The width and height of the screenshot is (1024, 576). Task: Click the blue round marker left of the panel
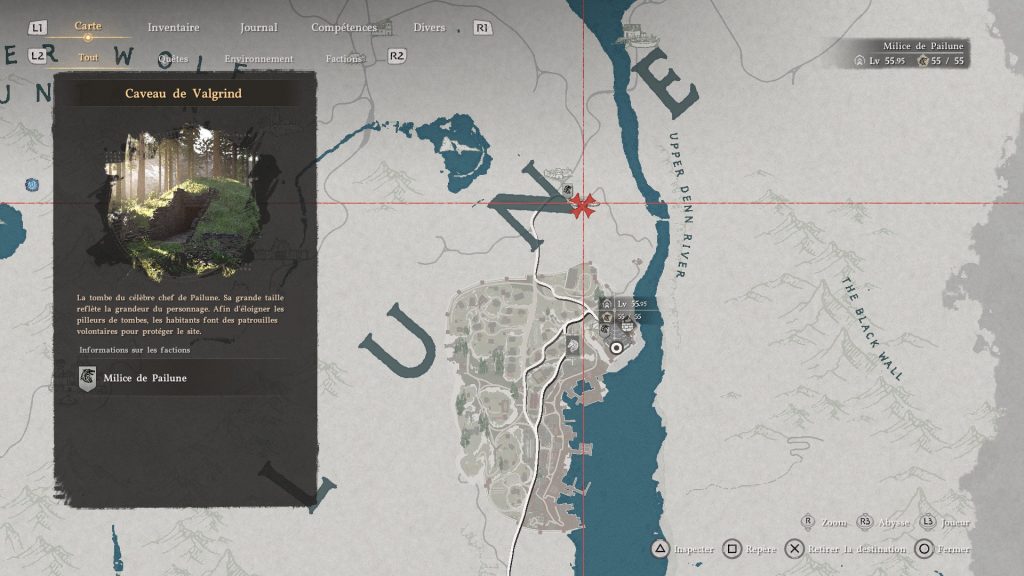click(x=32, y=184)
